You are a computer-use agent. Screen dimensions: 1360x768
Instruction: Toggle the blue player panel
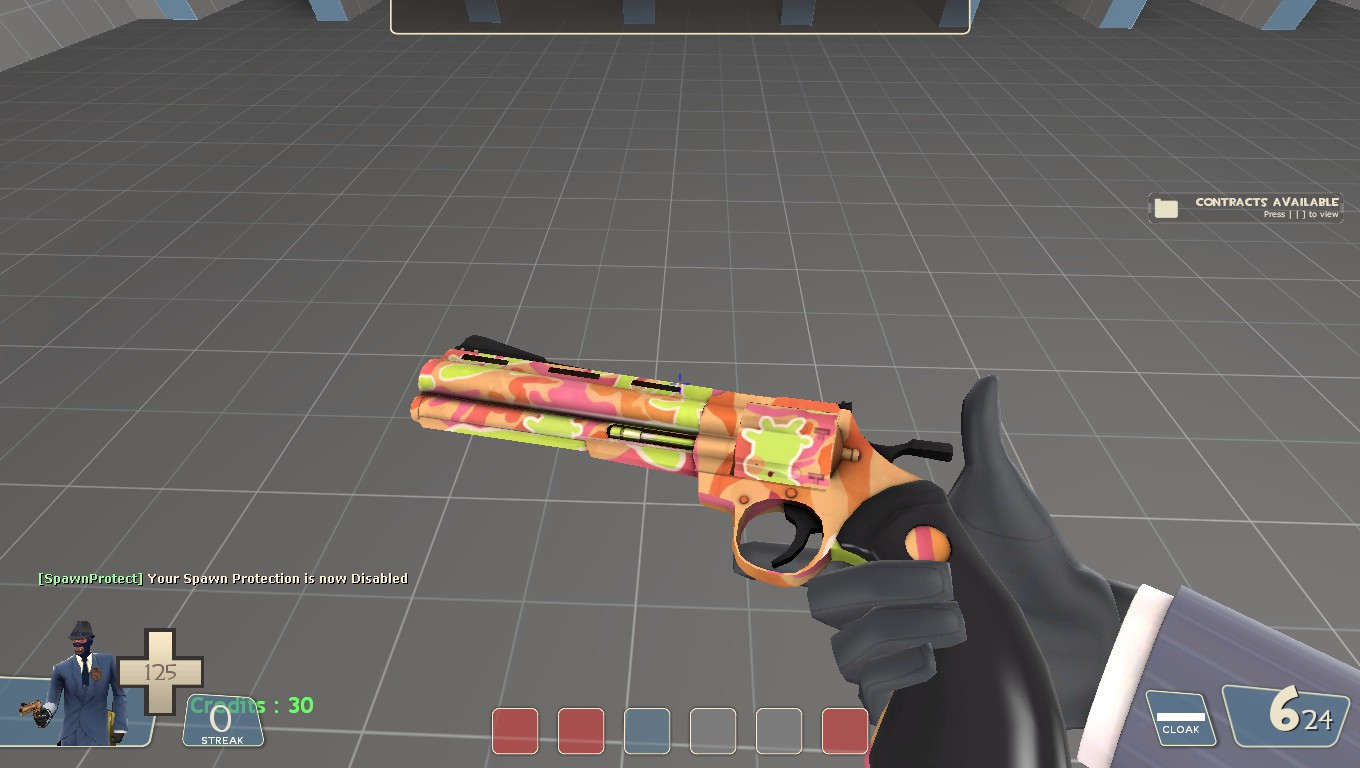647,730
